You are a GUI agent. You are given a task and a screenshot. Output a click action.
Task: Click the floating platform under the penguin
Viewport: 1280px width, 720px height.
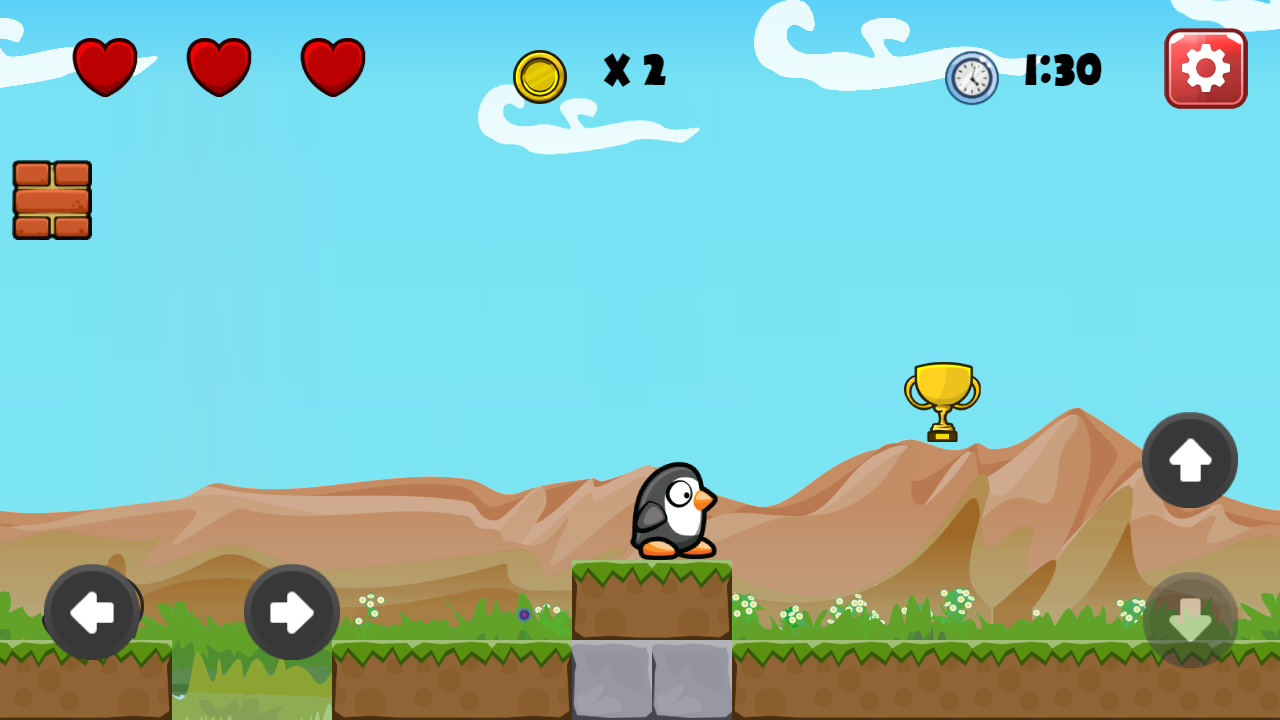pos(652,600)
